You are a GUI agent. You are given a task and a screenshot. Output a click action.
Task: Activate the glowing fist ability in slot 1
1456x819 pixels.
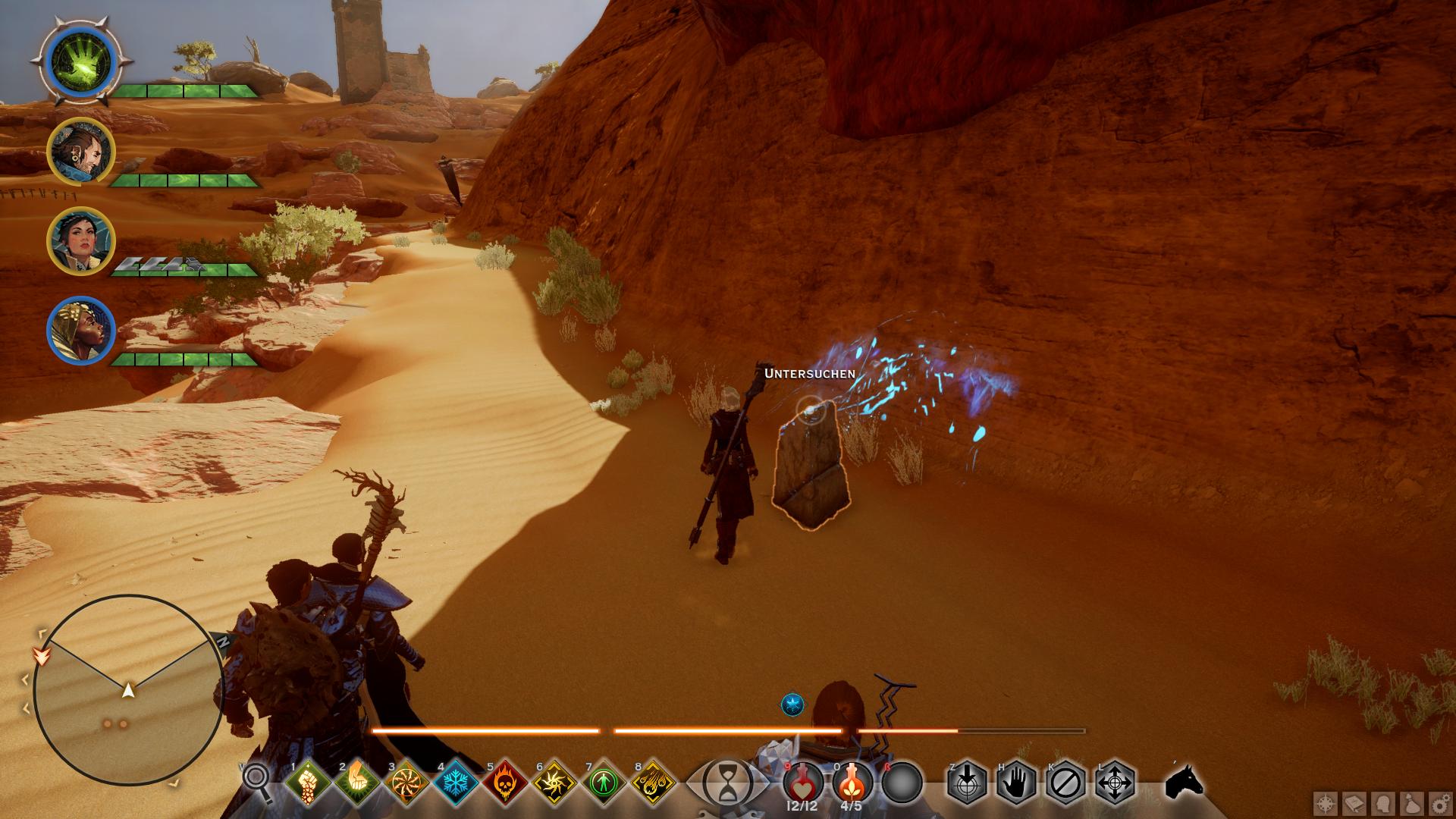click(308, 781)
